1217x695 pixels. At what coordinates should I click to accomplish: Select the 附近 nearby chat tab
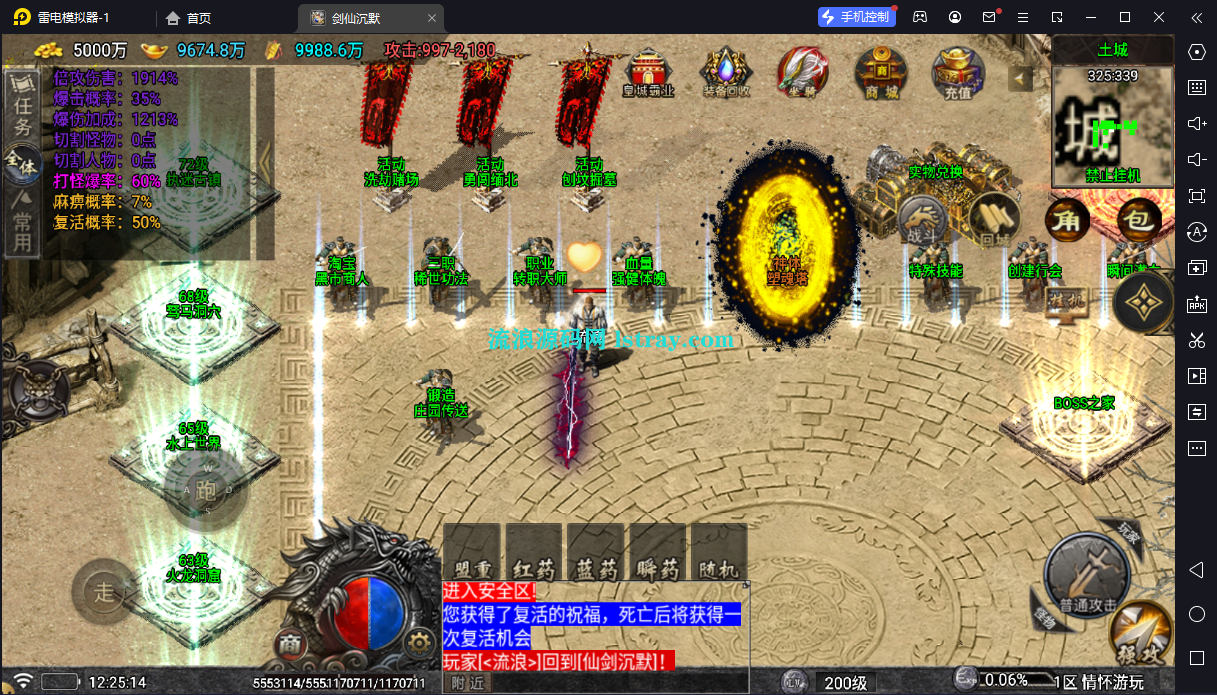(468, 683)
